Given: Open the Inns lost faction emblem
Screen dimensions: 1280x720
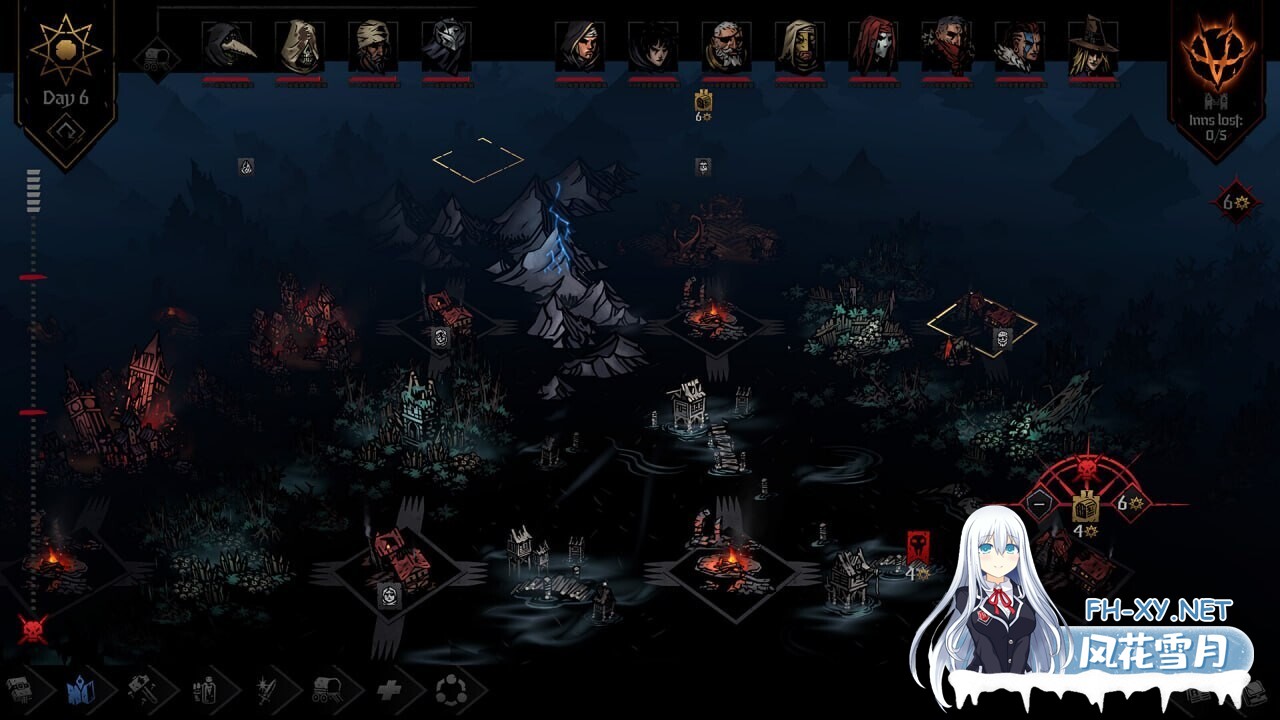Looking at the screenshot, I should (x=1216, y=50).
